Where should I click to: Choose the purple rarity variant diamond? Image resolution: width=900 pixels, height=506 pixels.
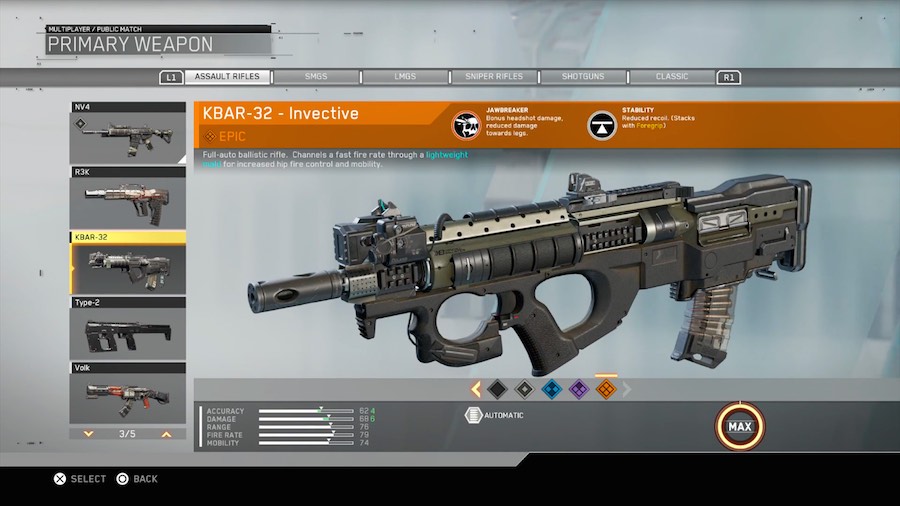(x=577, y=389)
